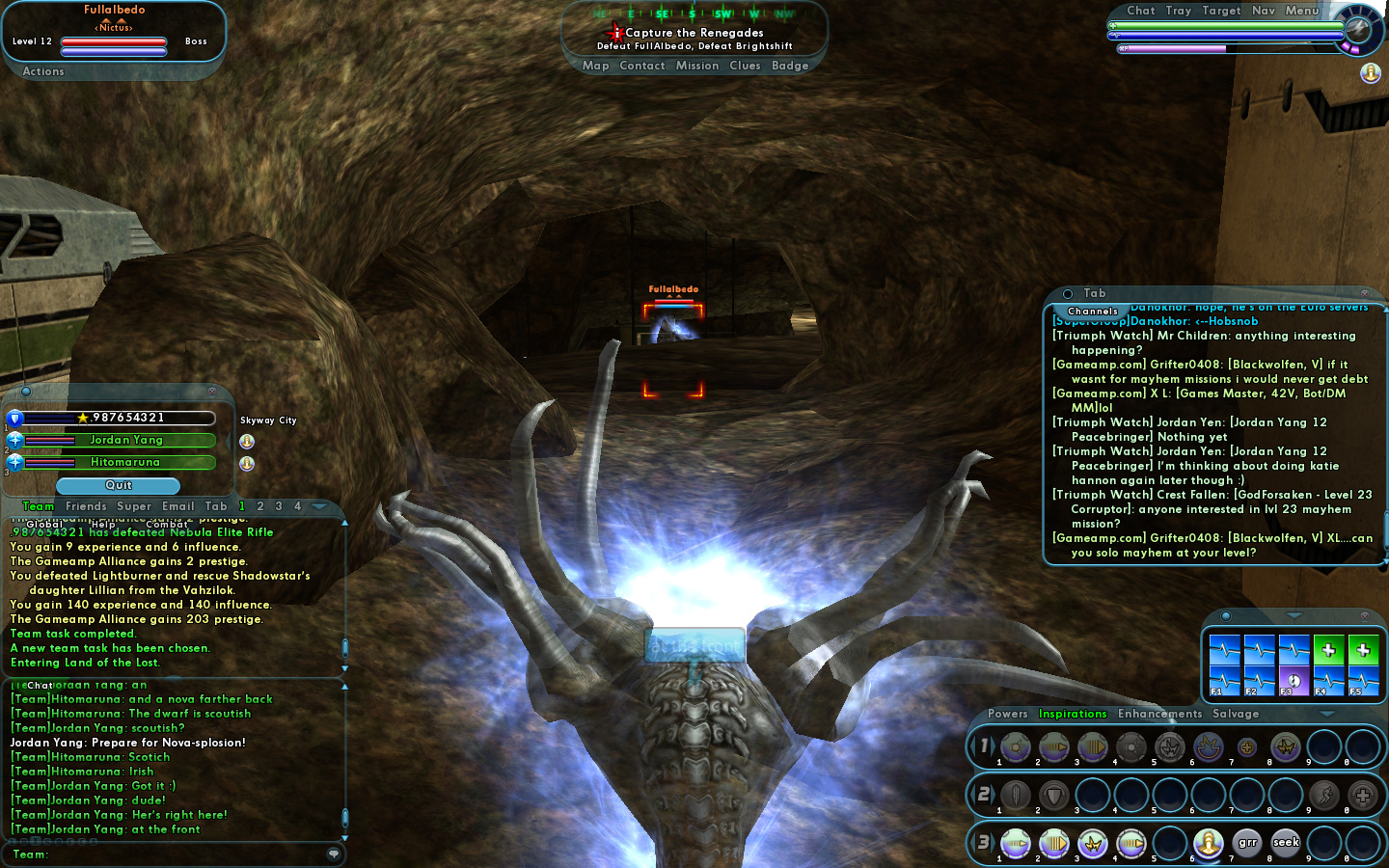Toggle the Nav window
The width and height of the screenshot is (1389, 868).
[1263, 11]
